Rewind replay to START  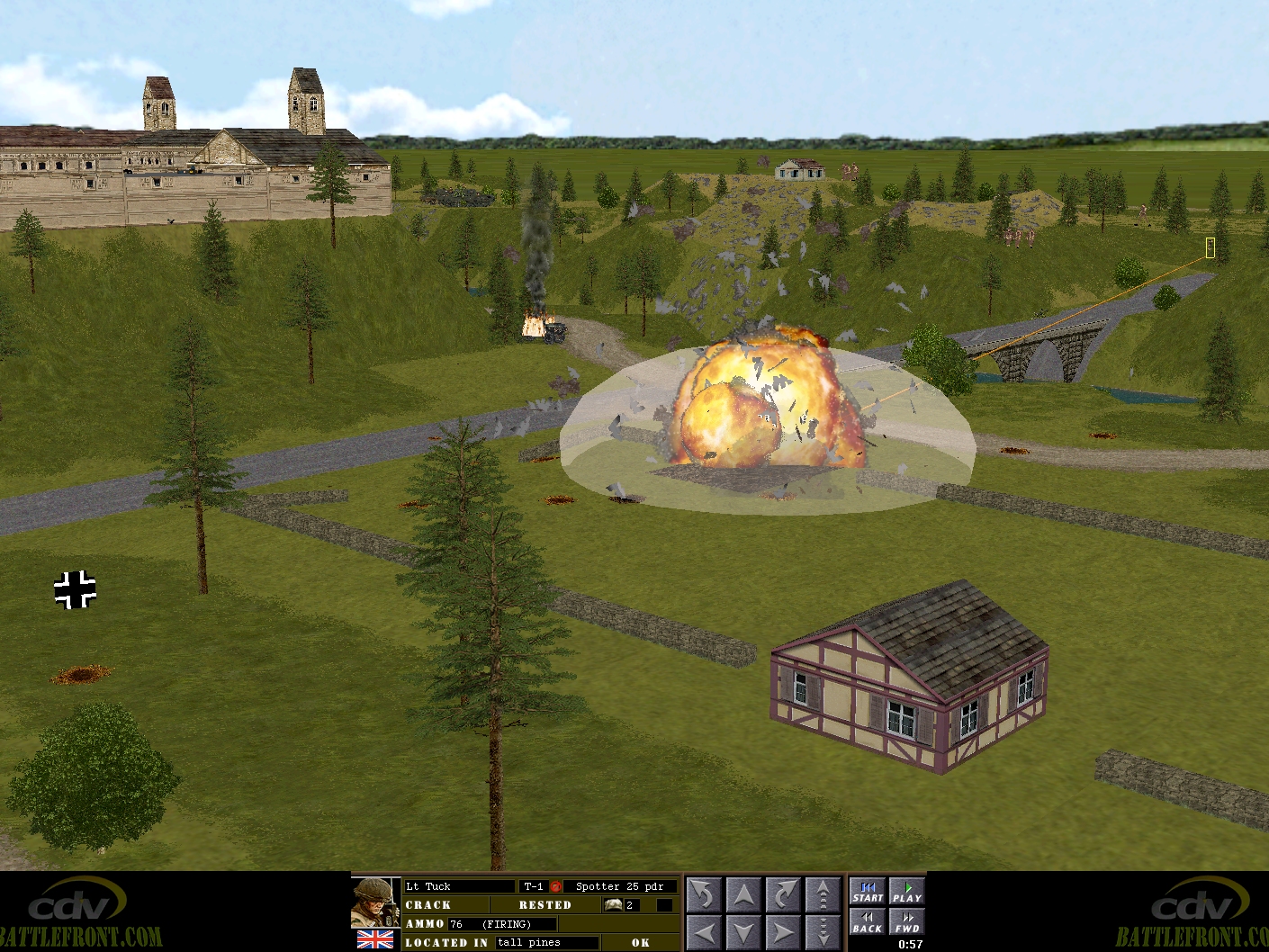(x=868, y=892)
